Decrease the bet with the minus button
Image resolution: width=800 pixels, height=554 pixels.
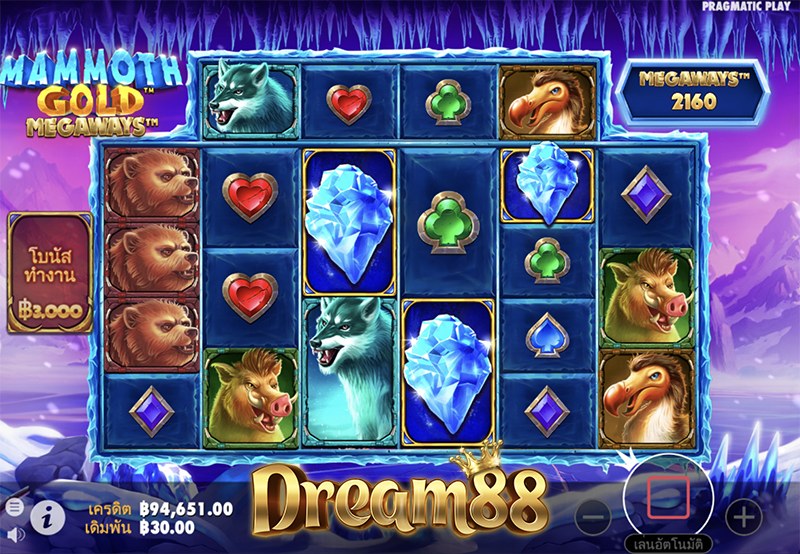(593, 516)
